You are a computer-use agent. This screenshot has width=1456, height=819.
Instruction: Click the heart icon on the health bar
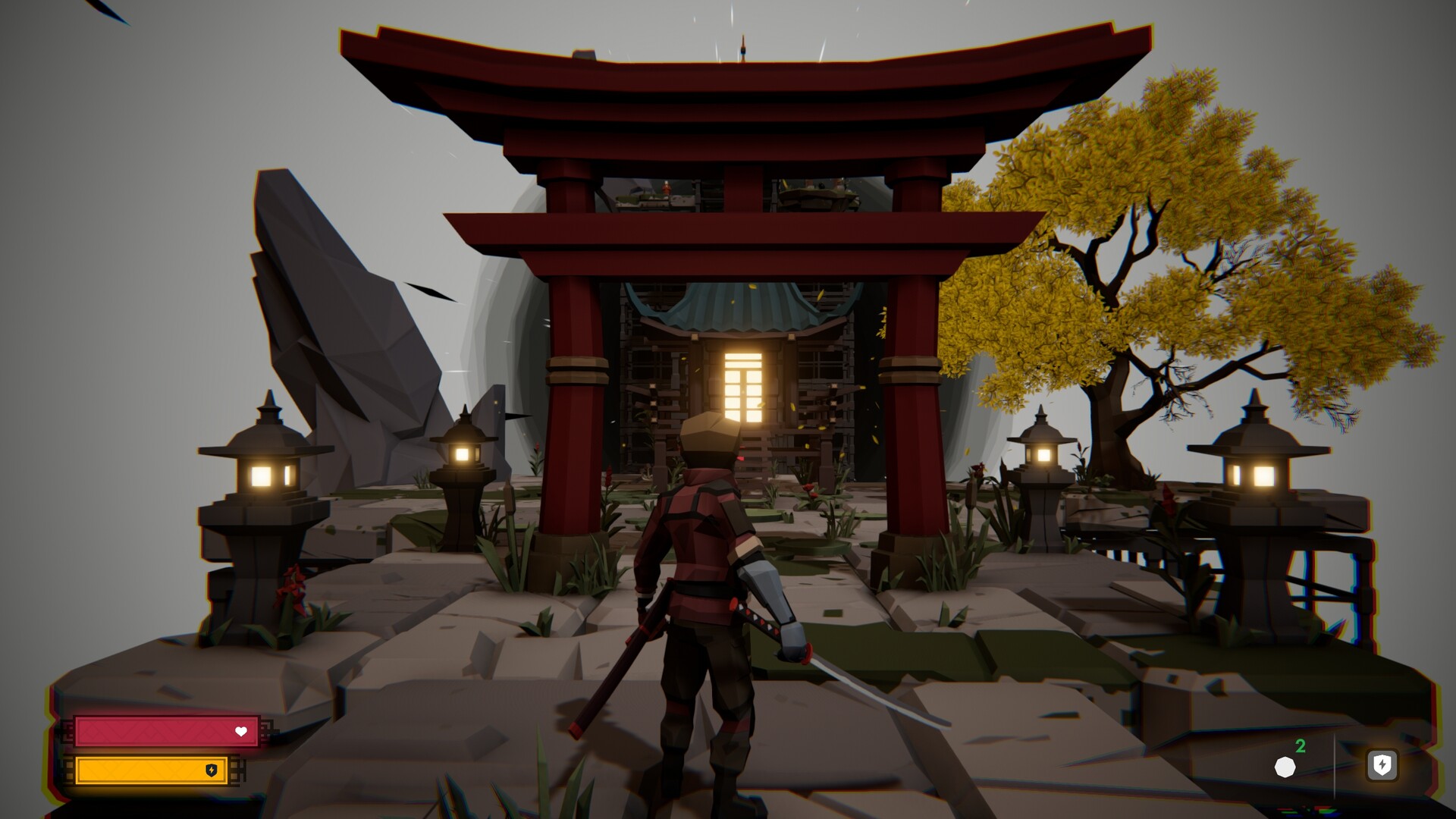[241, 733]
